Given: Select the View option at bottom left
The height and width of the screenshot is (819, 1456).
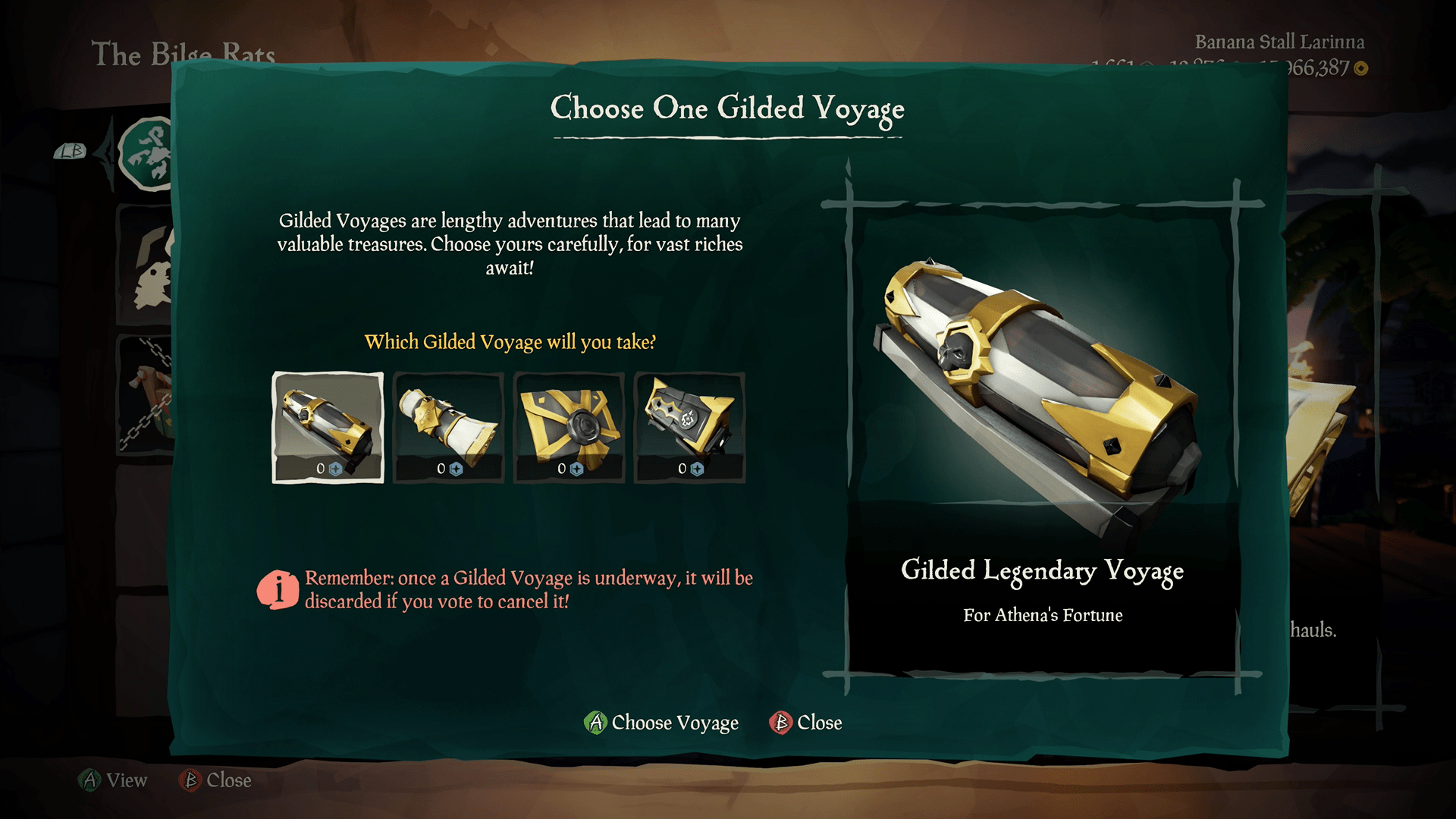Looking at the screenshot, I should tap(114, 780).
